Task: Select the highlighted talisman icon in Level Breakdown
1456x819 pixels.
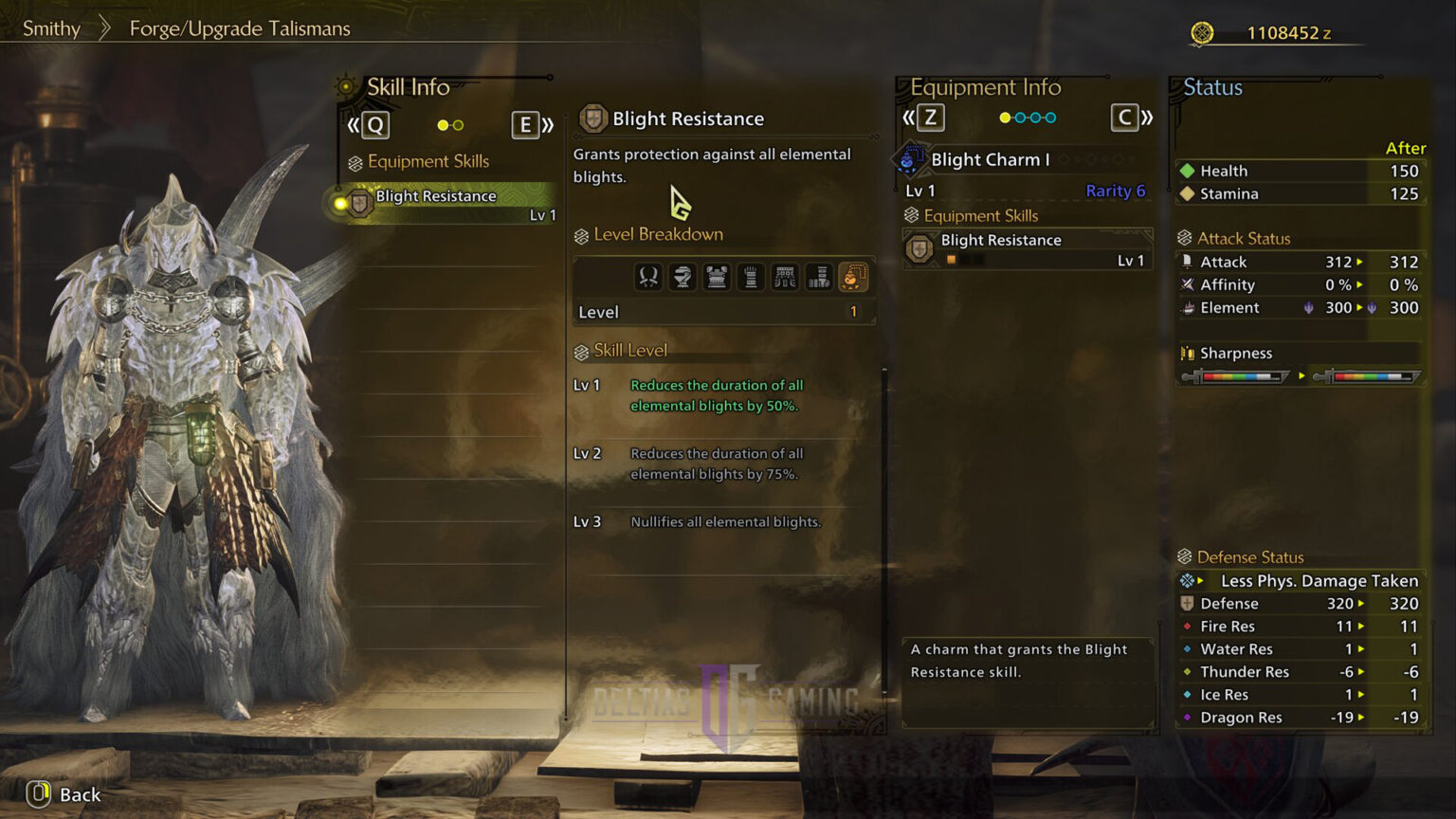Action: pos(853,276)
